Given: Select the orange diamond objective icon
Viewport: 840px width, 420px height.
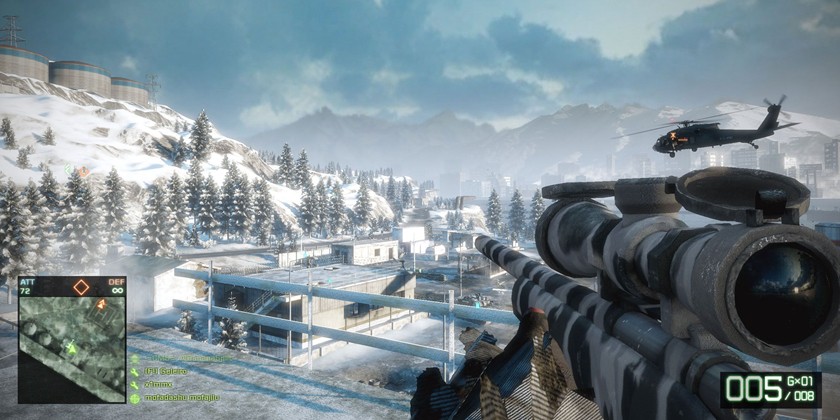Looking at the screenshot, I should pyautogui.click(x=81, y=288).
